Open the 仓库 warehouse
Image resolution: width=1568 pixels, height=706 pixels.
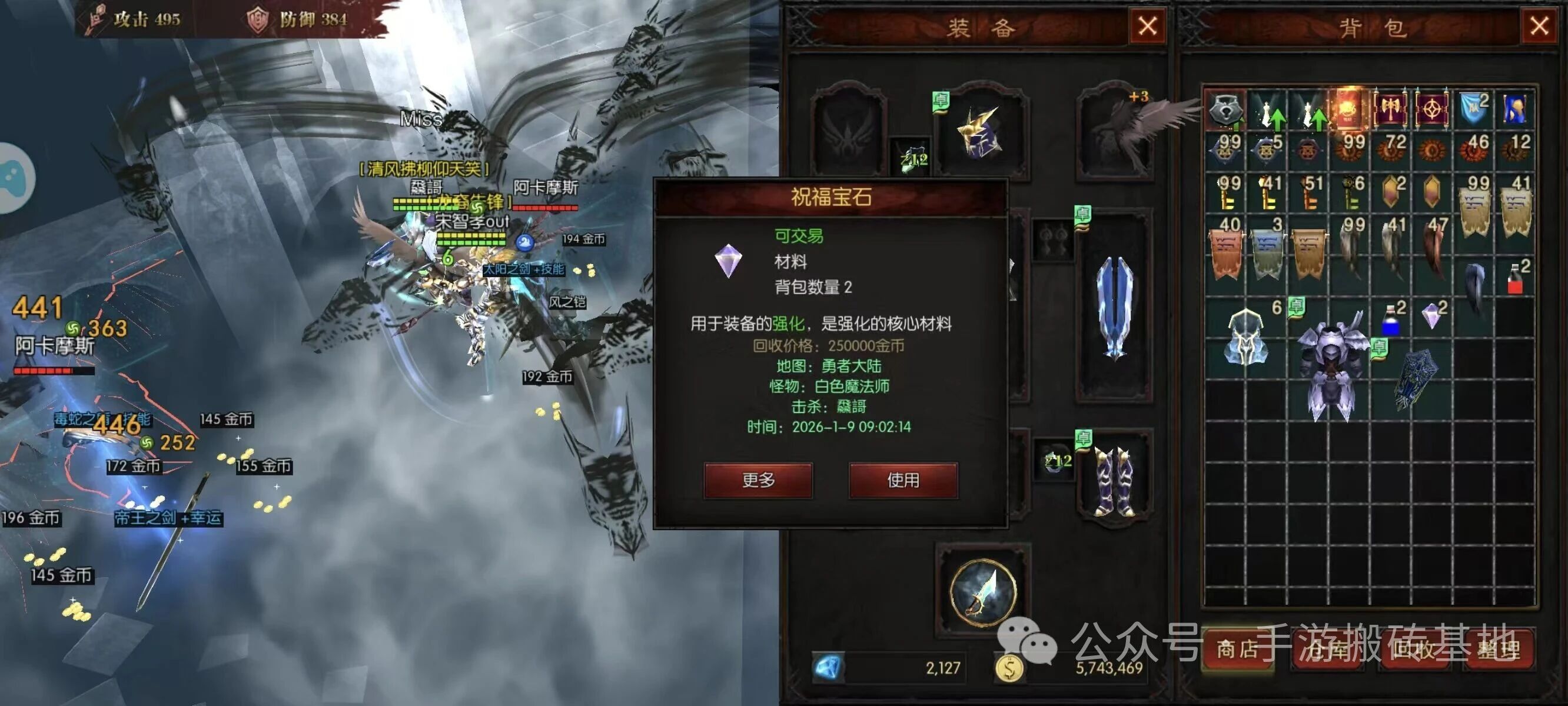click(x=1327, y=650)
